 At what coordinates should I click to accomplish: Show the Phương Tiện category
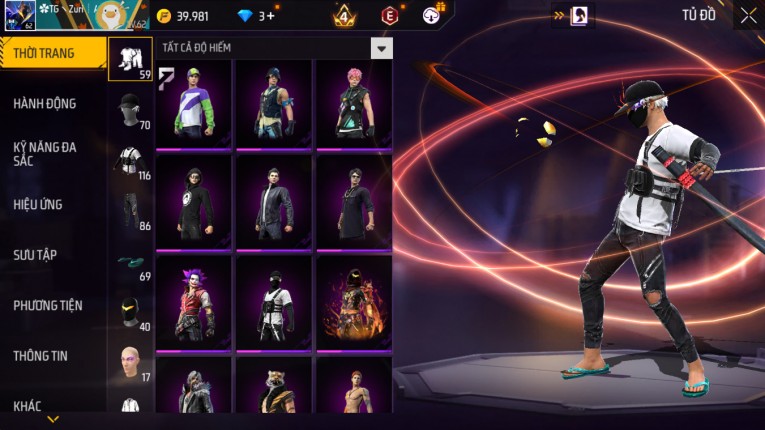pos(48,306)
